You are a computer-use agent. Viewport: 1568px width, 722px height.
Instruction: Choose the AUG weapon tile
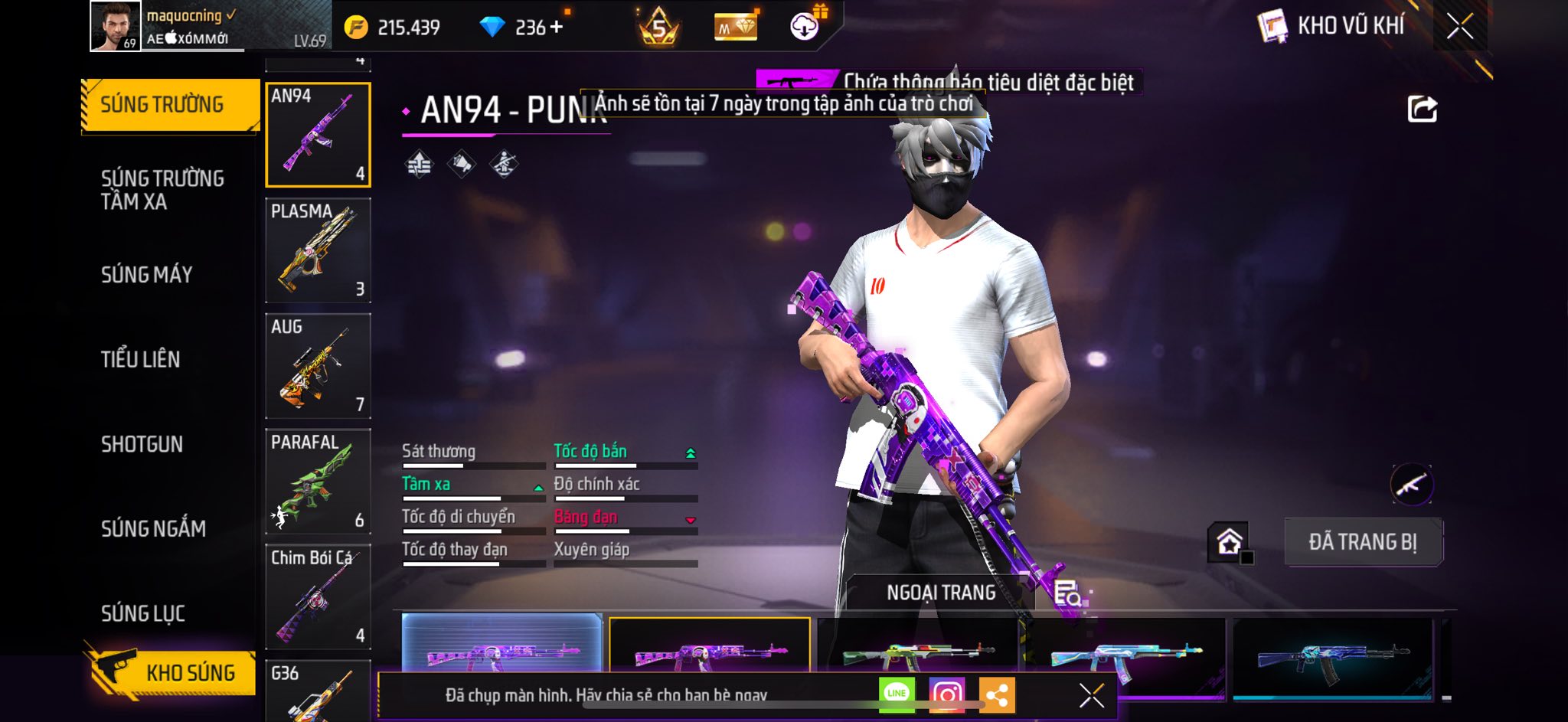(318, 366)
